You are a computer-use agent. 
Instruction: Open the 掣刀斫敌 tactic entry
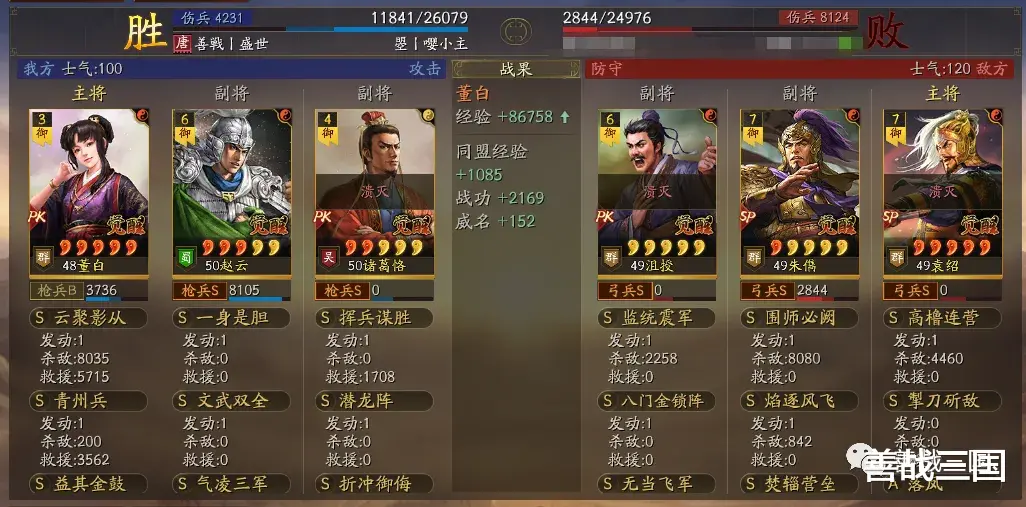coord(942,401)
